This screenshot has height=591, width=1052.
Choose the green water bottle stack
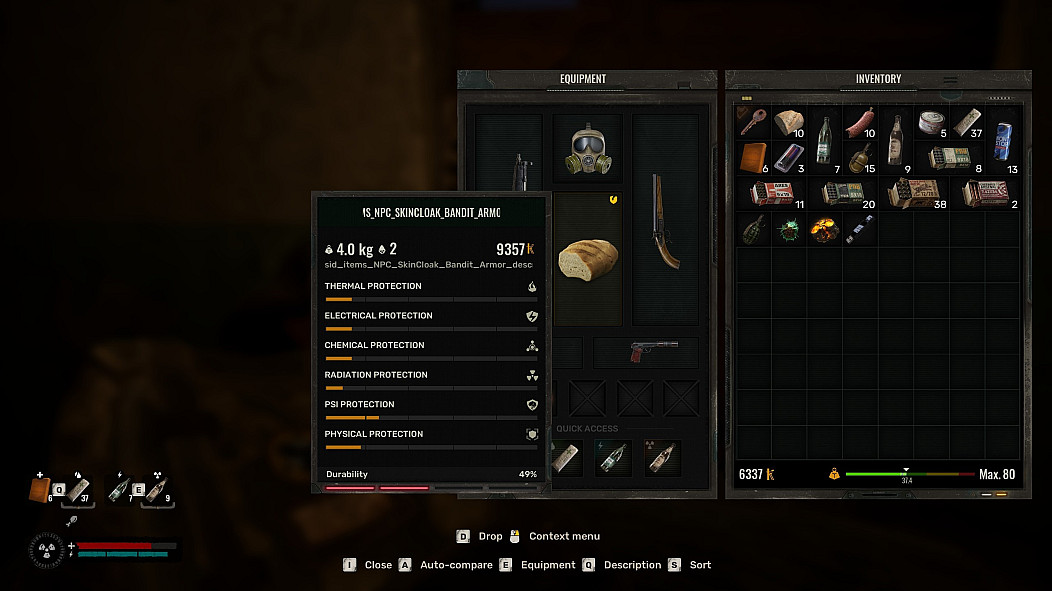(x=824, y=139)
